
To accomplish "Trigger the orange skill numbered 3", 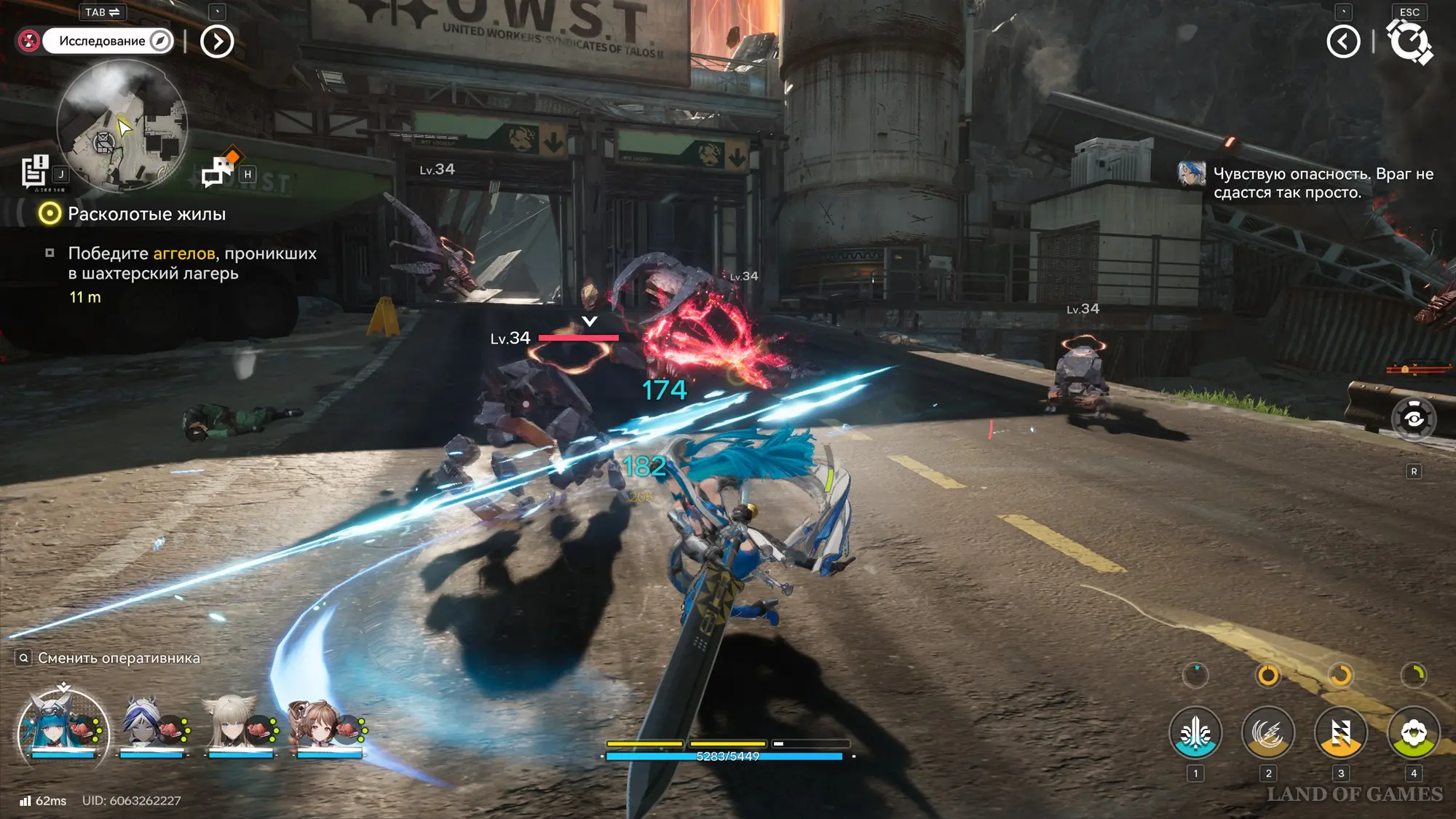I will click(x=1340, y=733).
